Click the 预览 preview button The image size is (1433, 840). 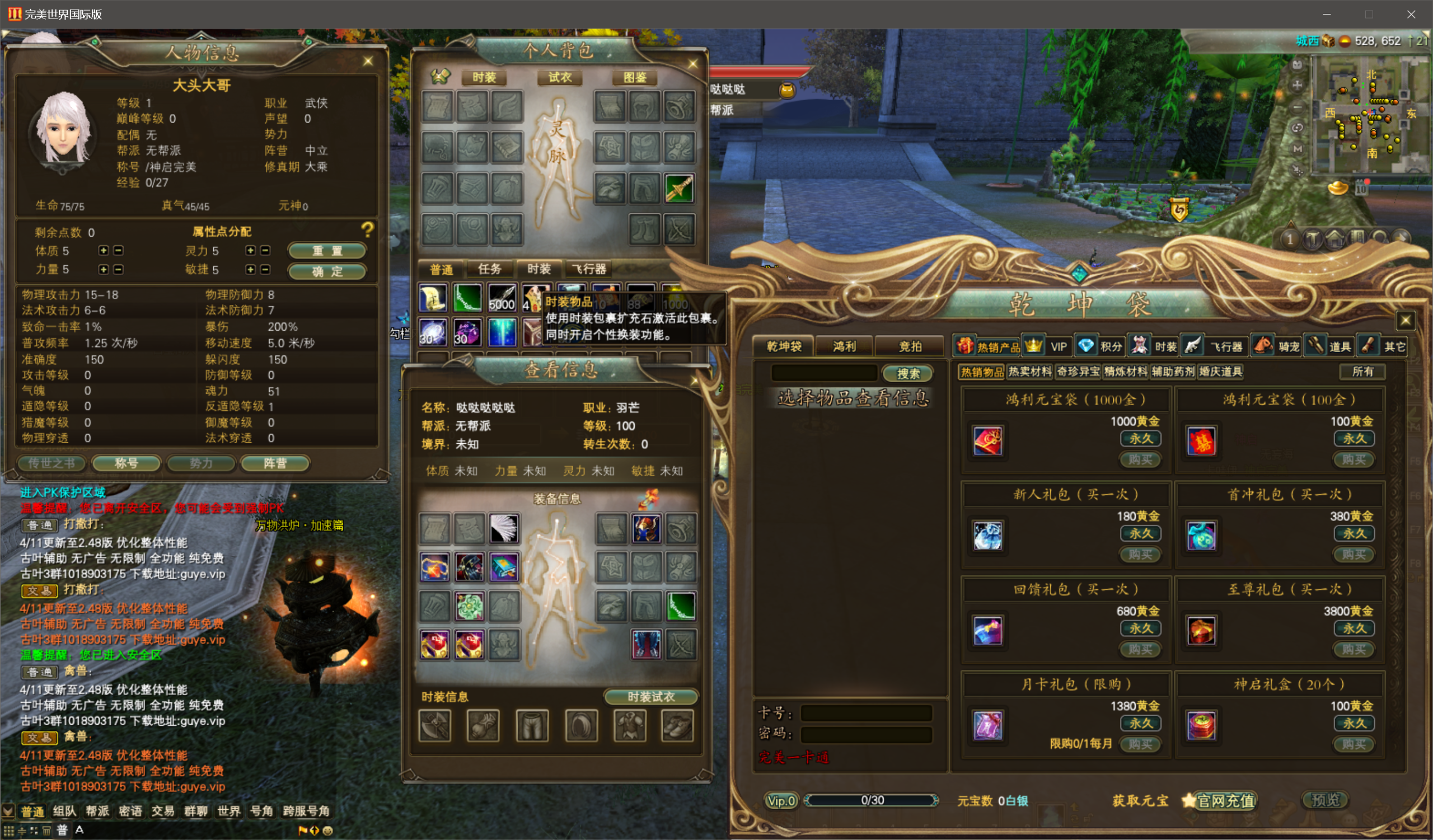coord(1326,800)
